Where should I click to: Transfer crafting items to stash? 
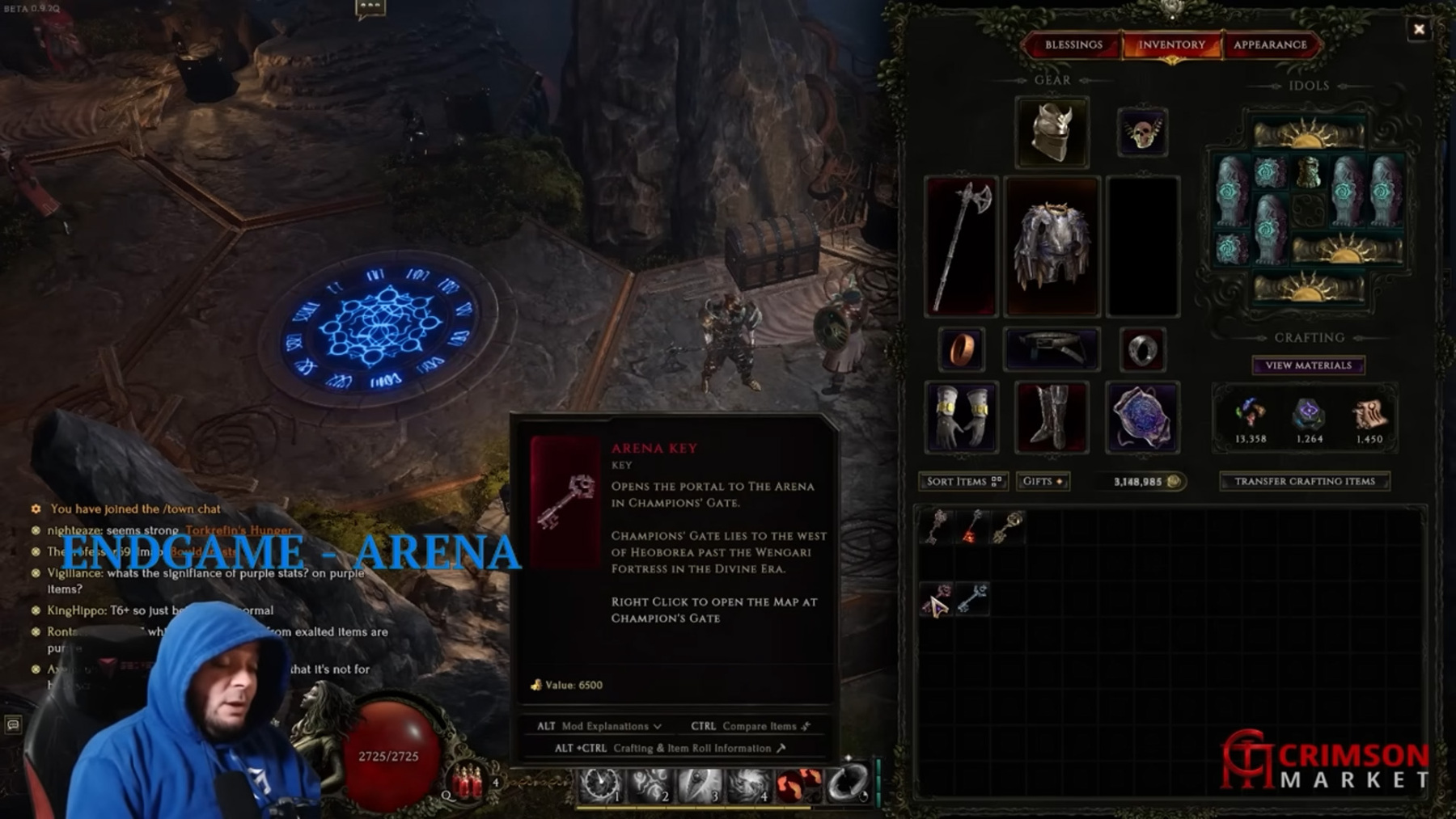pyautogui.click(x=1304, y=481)
